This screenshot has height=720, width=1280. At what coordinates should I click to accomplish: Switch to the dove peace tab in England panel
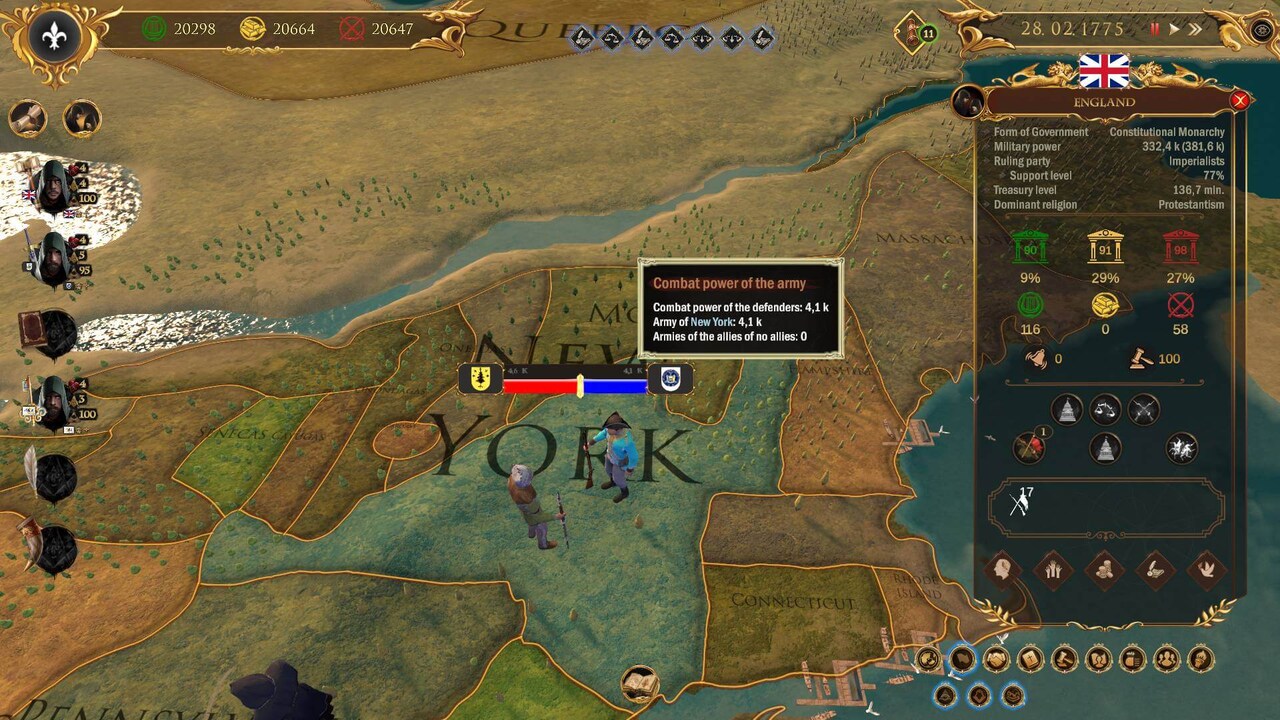pos(1206,570)
